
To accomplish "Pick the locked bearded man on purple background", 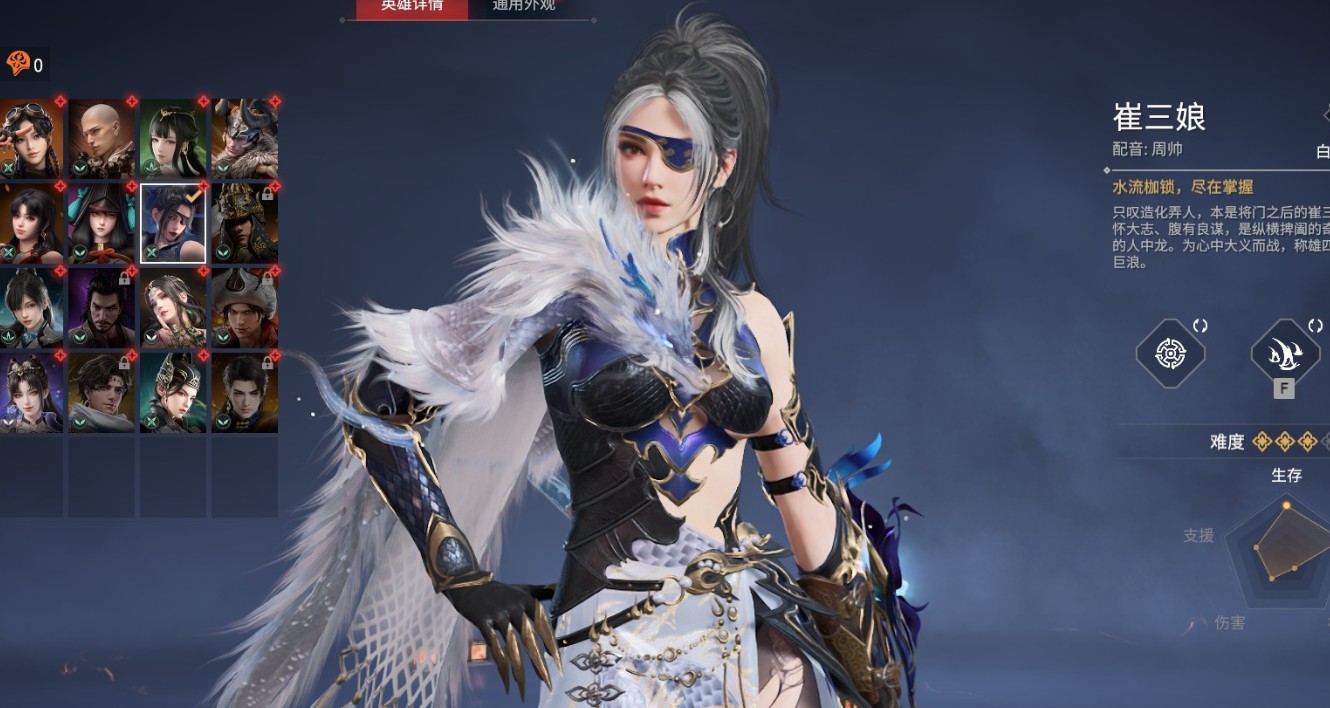I will (102, 307).
